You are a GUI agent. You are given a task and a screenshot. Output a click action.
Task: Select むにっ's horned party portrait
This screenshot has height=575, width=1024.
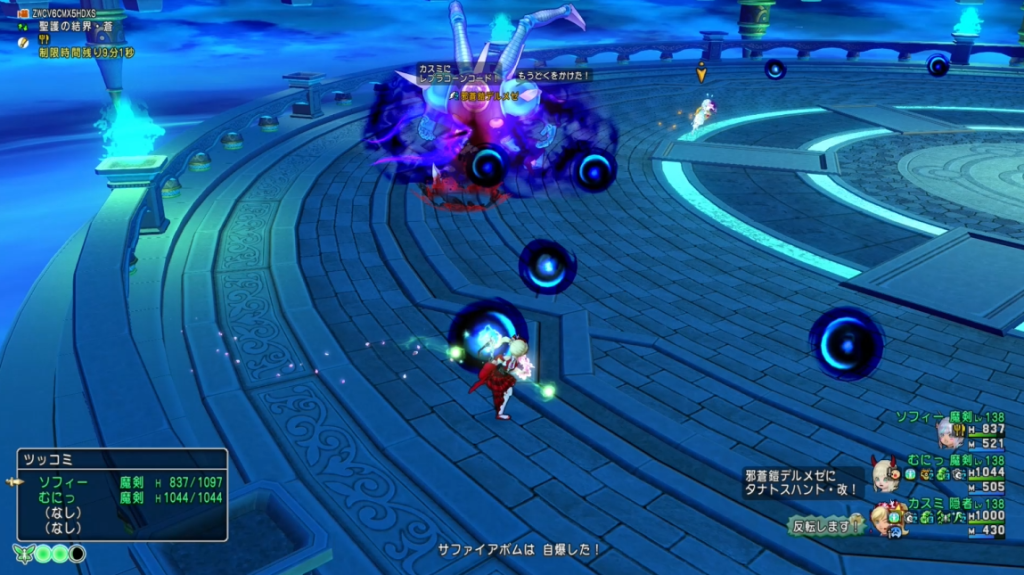click(x=885, y=474)
